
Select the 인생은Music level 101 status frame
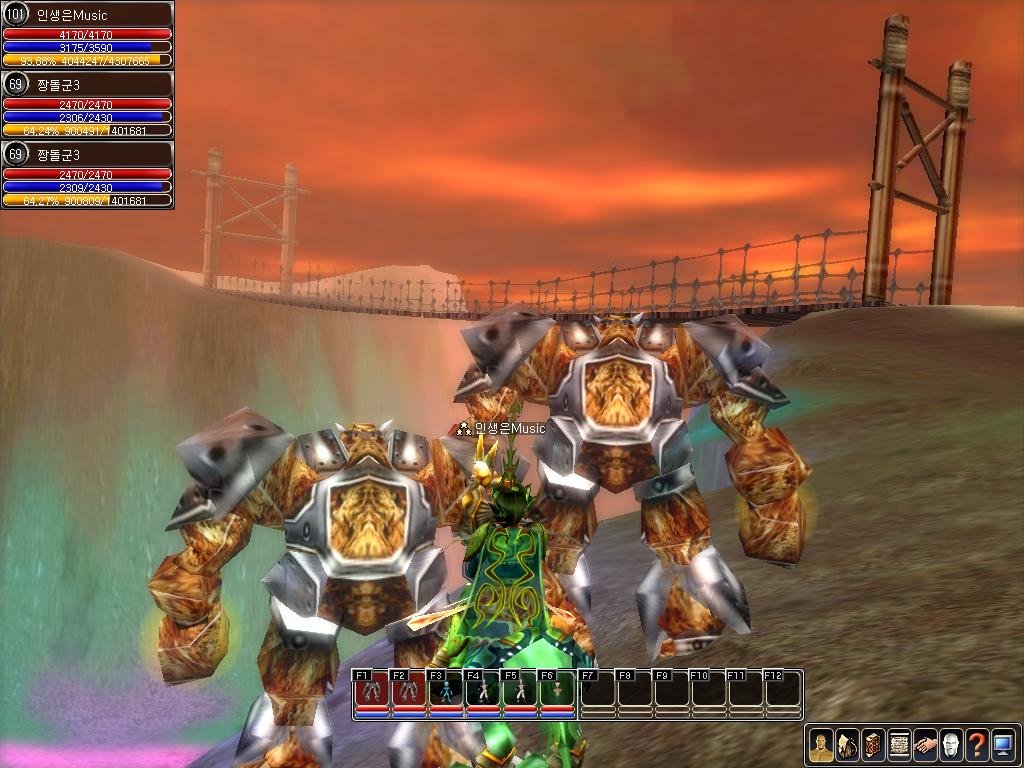(87, 35)
